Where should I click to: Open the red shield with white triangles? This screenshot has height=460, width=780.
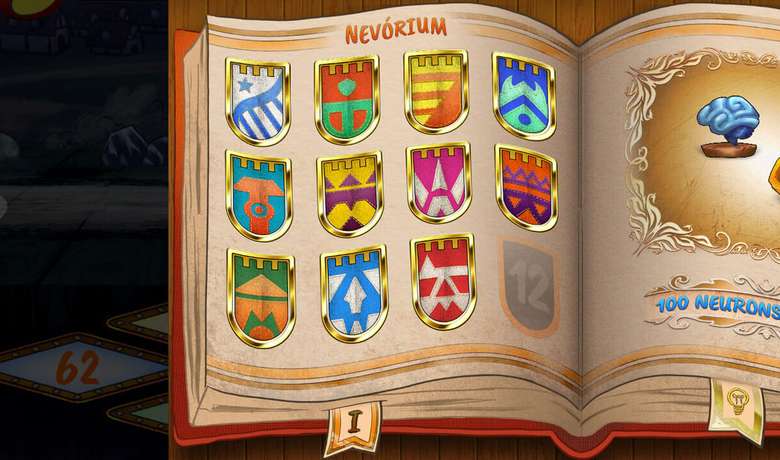443,281
